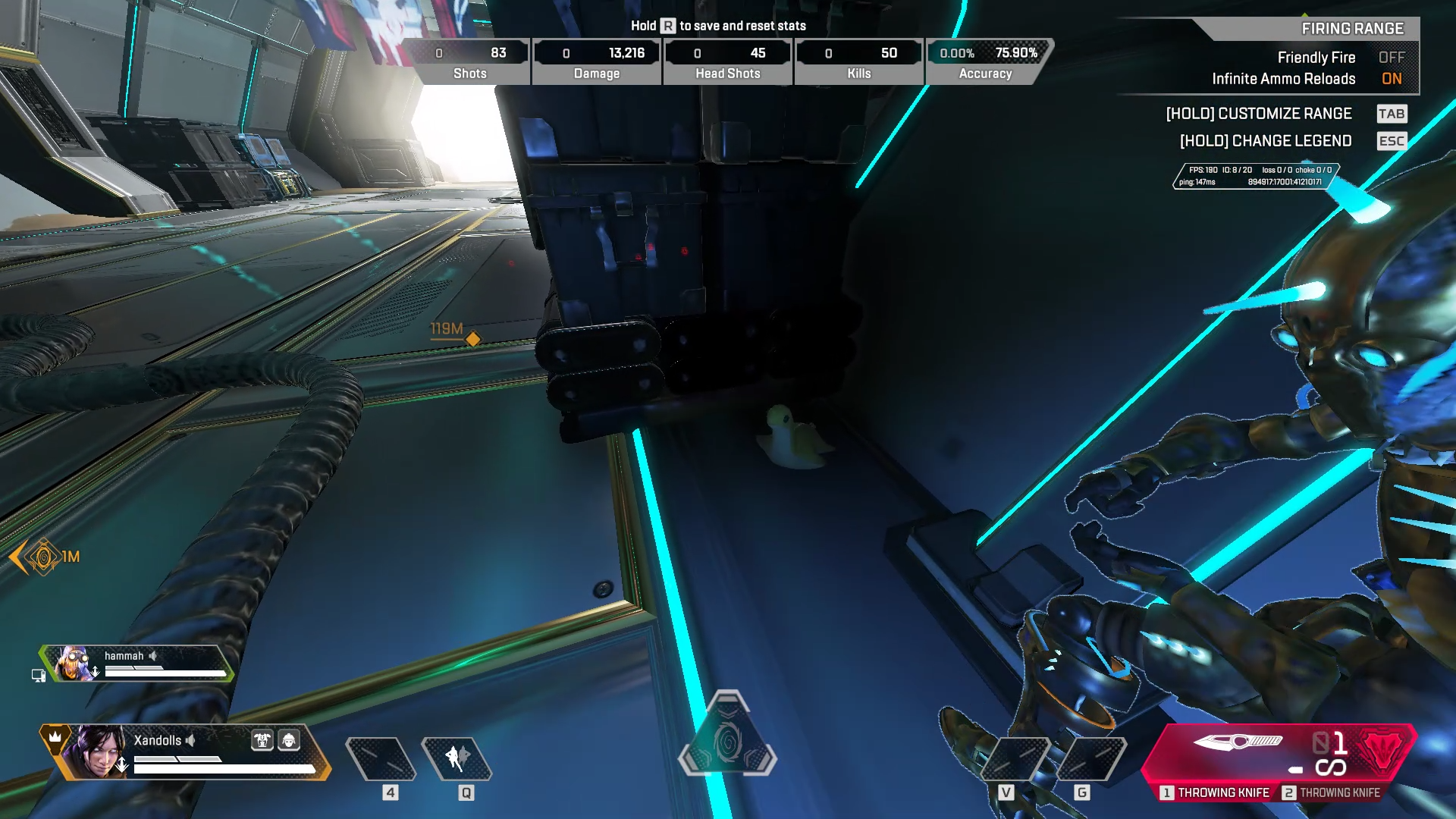Click the 1M waypoint marker icon
This screenshot has width=1456, height=819.
(x=43, y=557)
